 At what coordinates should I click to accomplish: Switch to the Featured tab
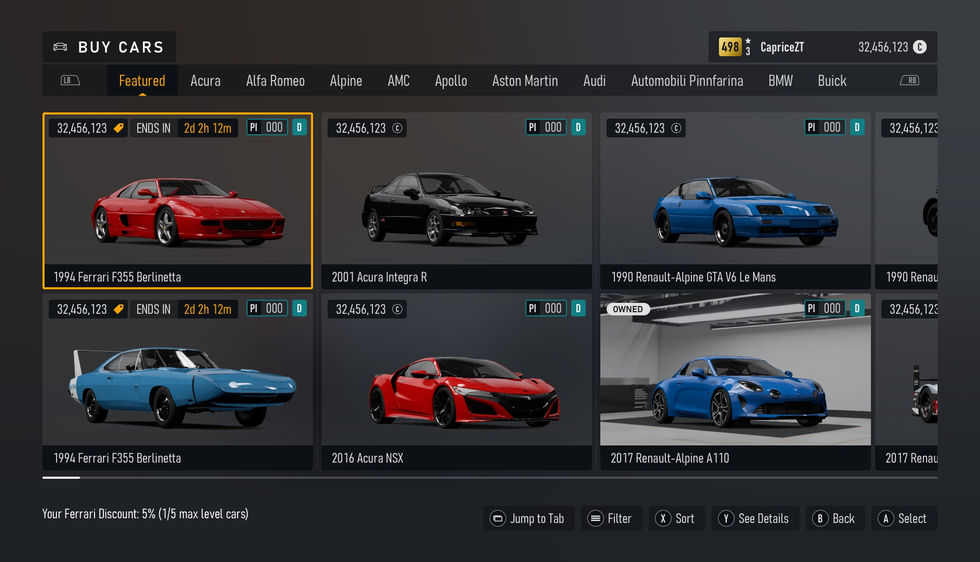click(142, 81)
